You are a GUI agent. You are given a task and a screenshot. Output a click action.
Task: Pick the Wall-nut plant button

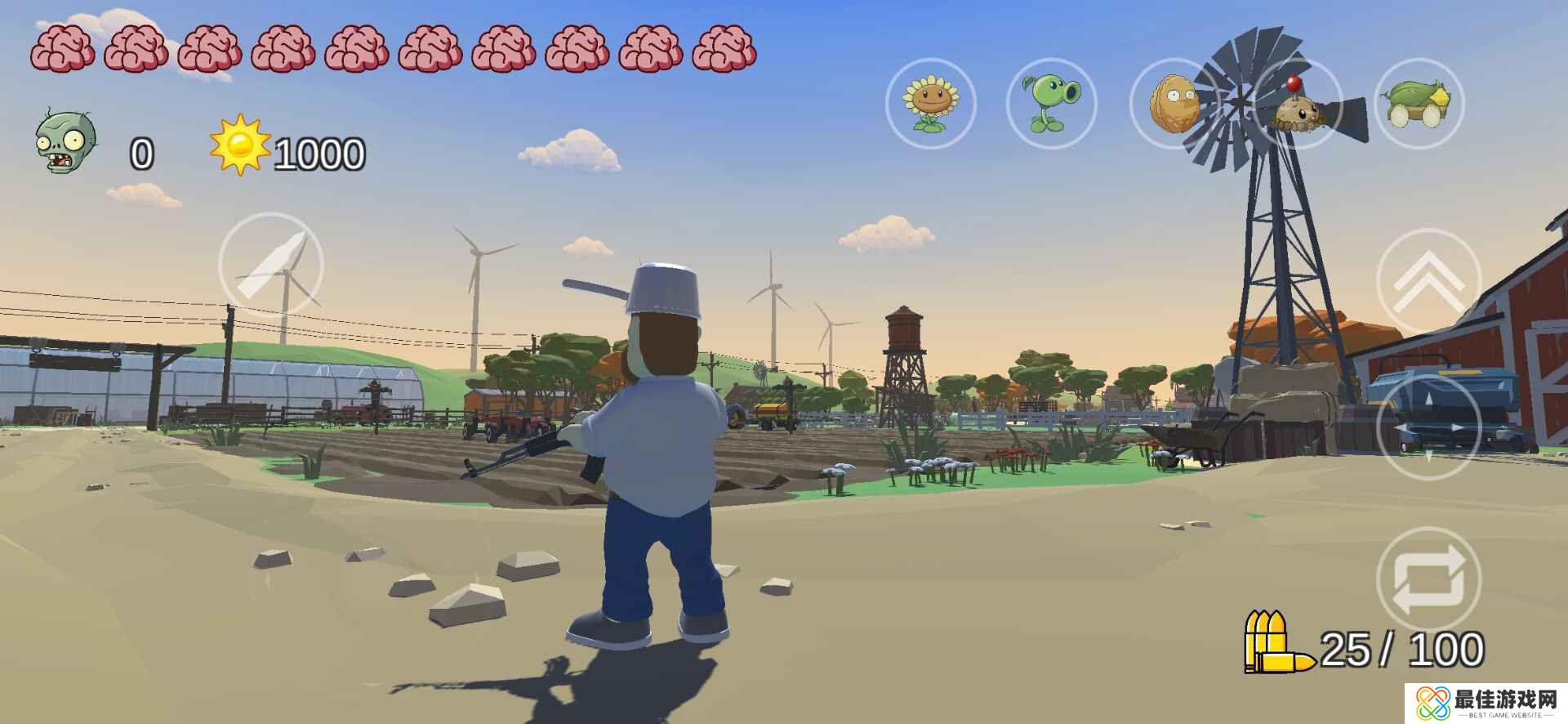[1174, 104]
